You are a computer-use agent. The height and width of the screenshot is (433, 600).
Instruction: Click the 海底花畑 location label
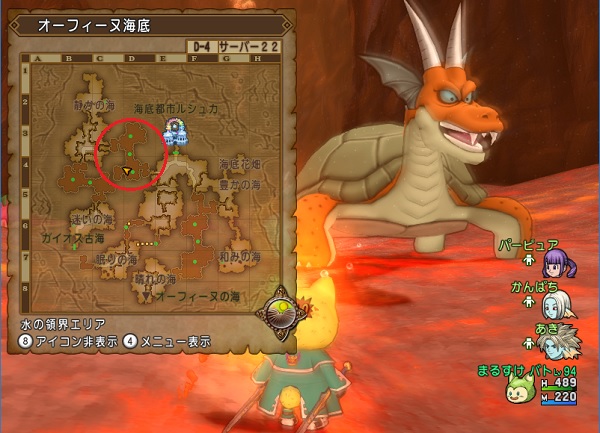pyautogui.click(x=240, y=163)
